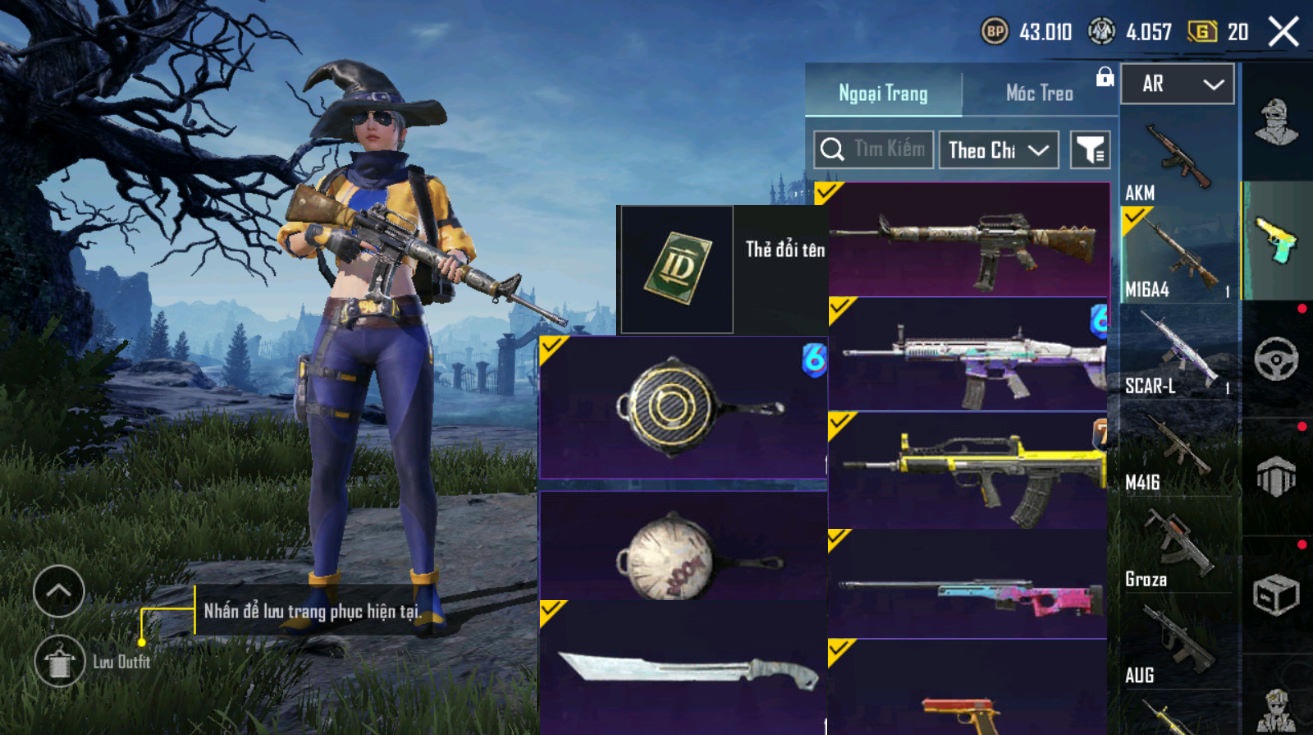Select the yellow and black QBZ skin
Image resolution: width=1313 pixels, height=735 pixels.
click(968, 471)
